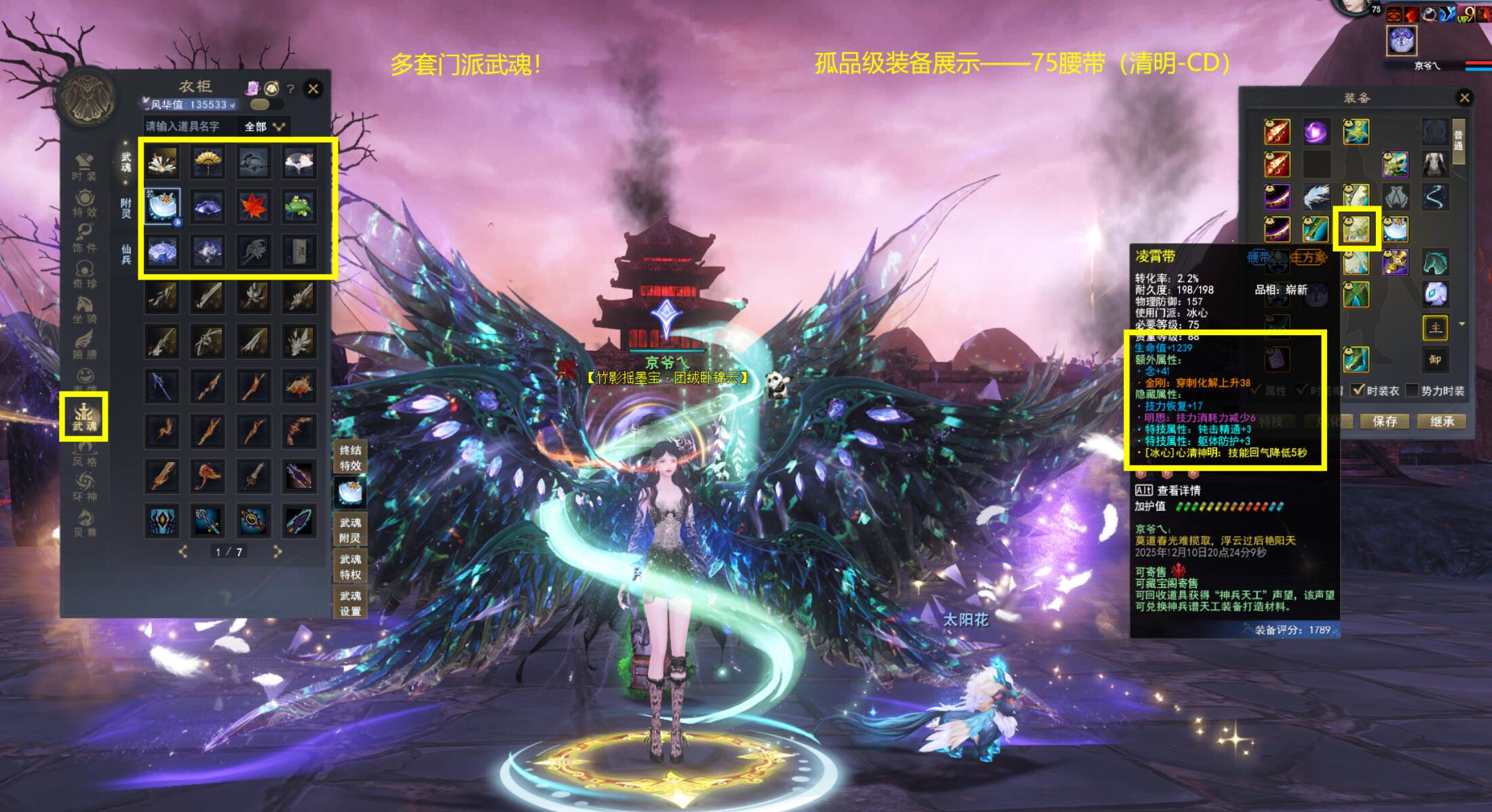Image resolution: width=1492 pixels, height=812 pixels.
Task: Open the 时装 fashion category
Action: [x=84, y=166]
